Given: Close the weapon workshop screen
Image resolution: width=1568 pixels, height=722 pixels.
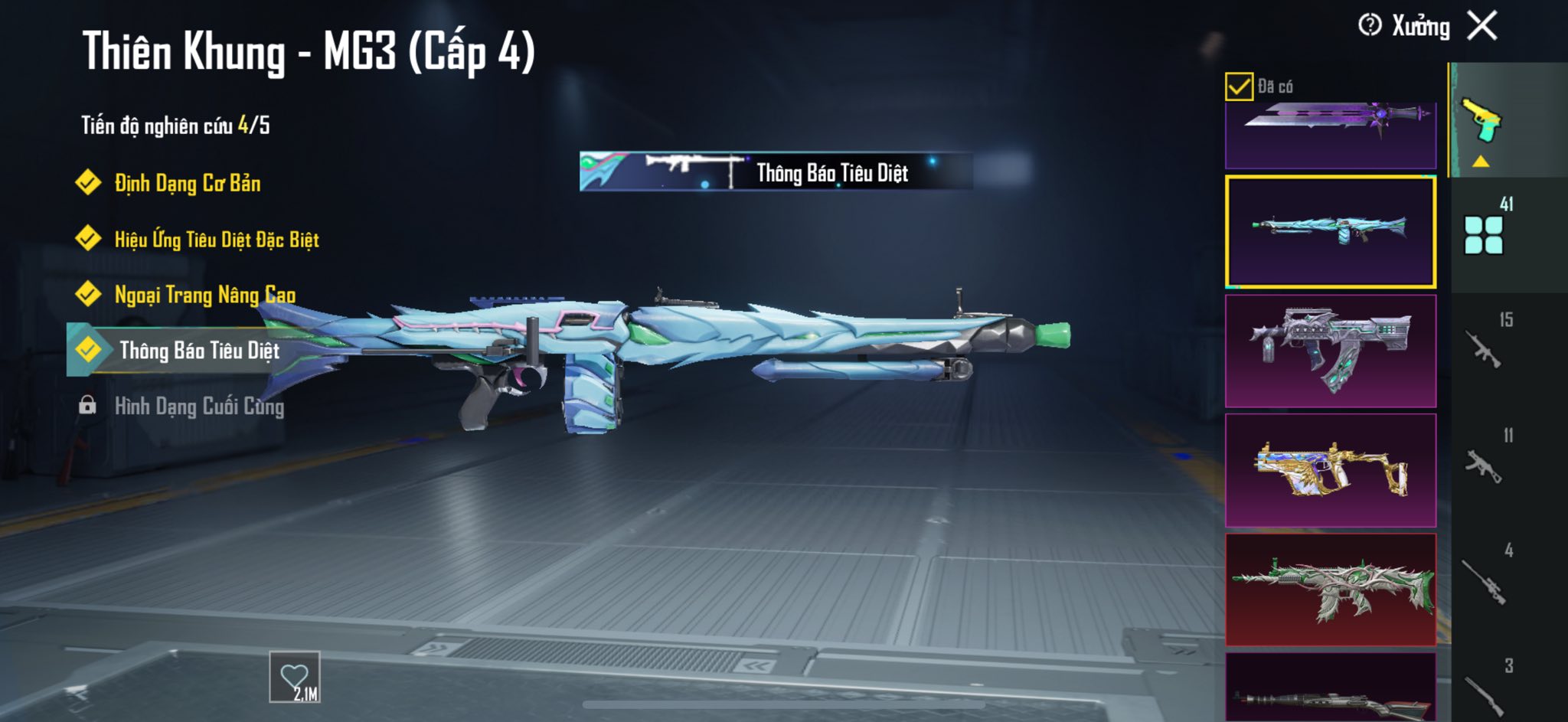Looking at the screenshot, I should point(1482,26).
